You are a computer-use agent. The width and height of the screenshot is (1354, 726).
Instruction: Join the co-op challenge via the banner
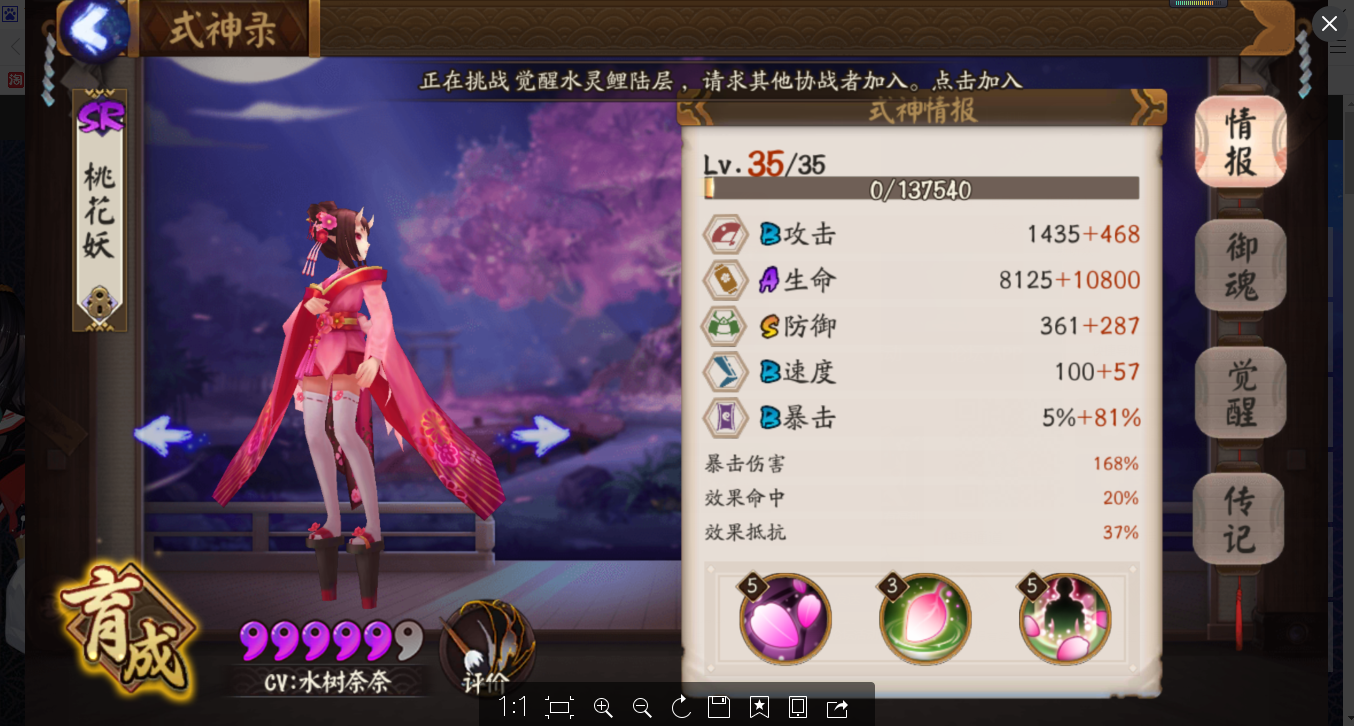point(720,81)
